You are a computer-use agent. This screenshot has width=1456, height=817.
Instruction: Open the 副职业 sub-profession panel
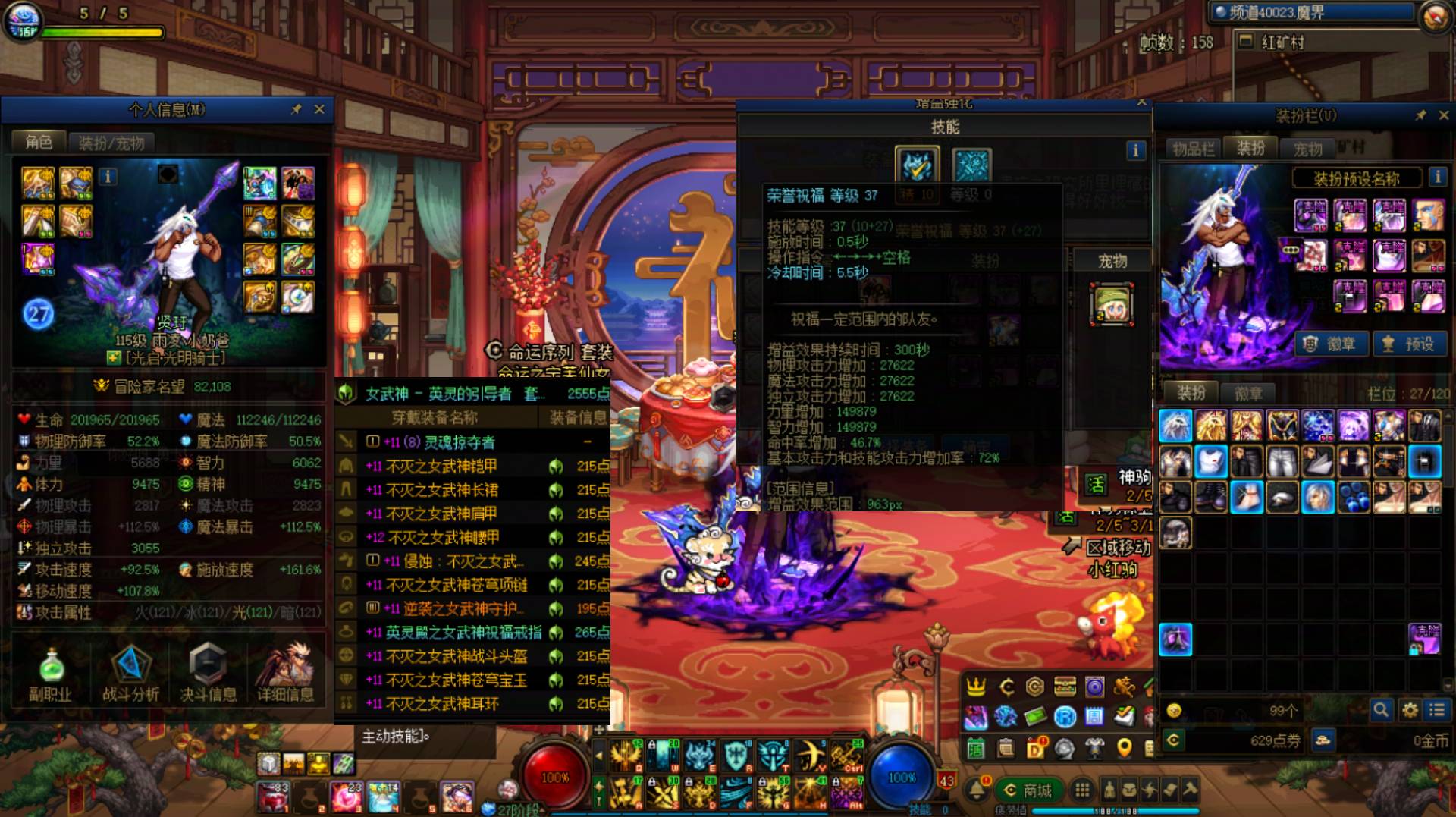coord(50,674)
